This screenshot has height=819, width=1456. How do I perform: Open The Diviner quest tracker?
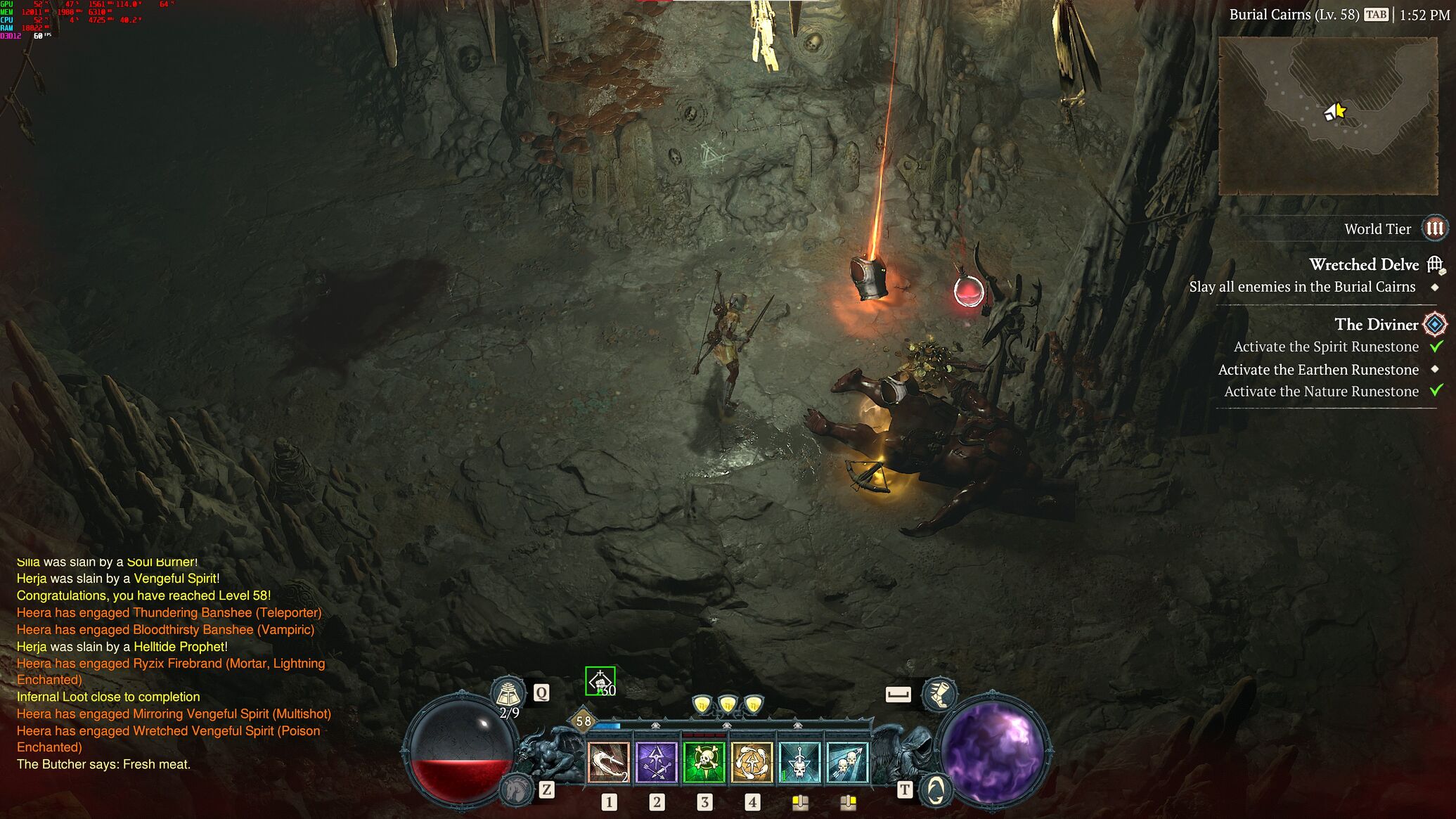[x=1376, y=325]
